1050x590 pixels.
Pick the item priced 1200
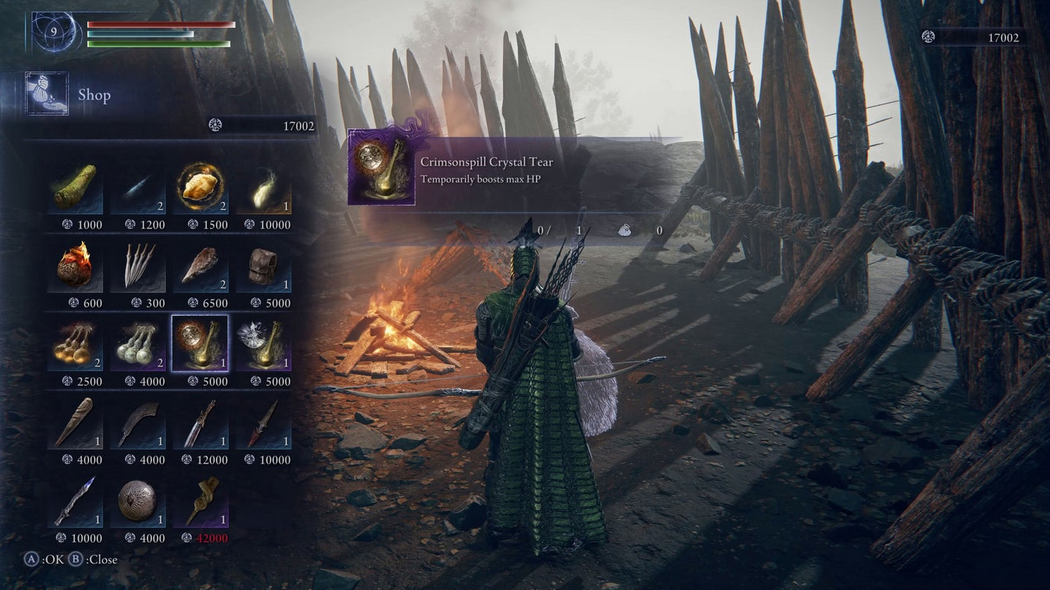pyautogui.click(x=138, y=187)
